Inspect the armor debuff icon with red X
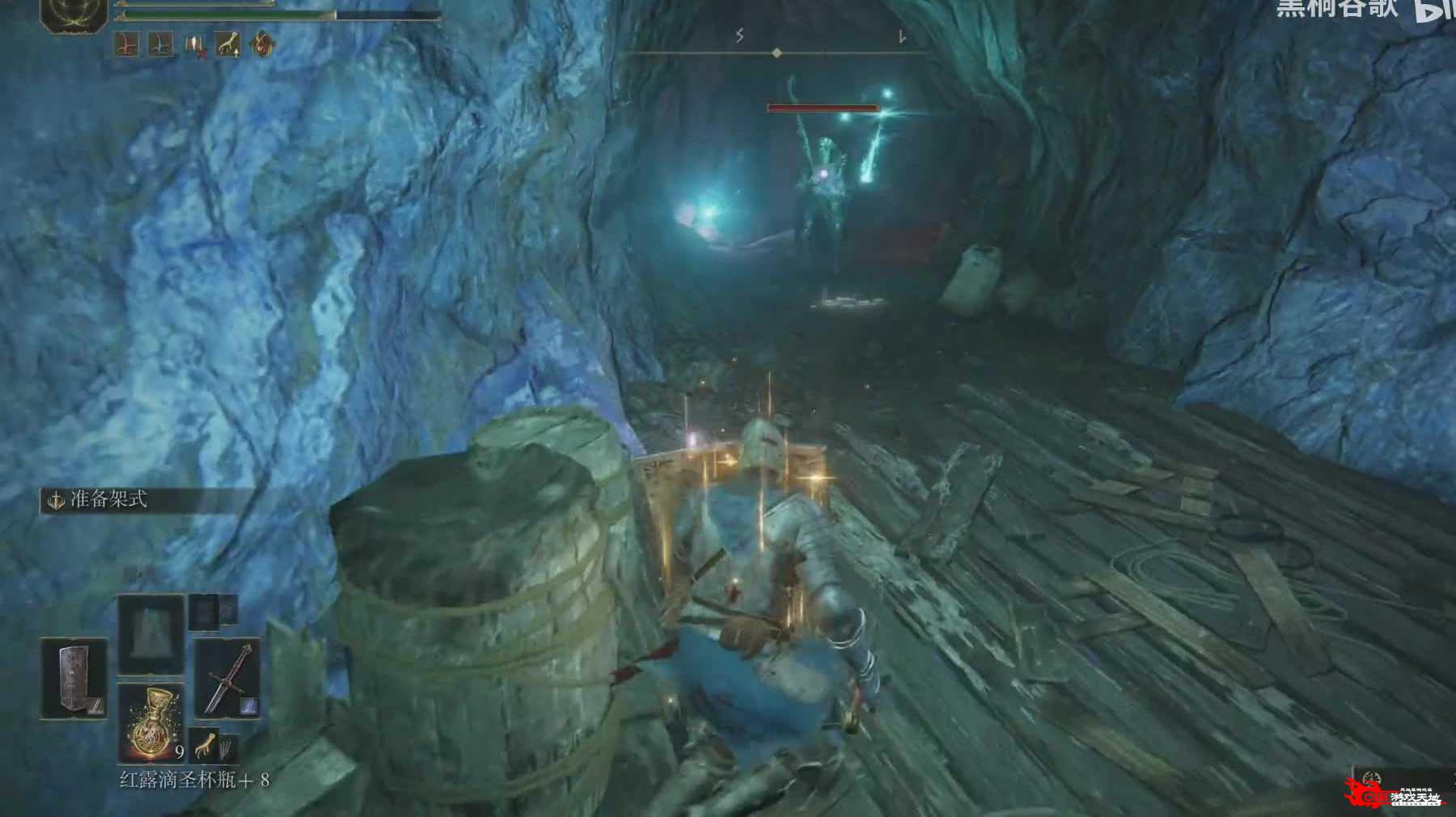The height and width of the screenshot is (817, 1456). click(195, 45)
